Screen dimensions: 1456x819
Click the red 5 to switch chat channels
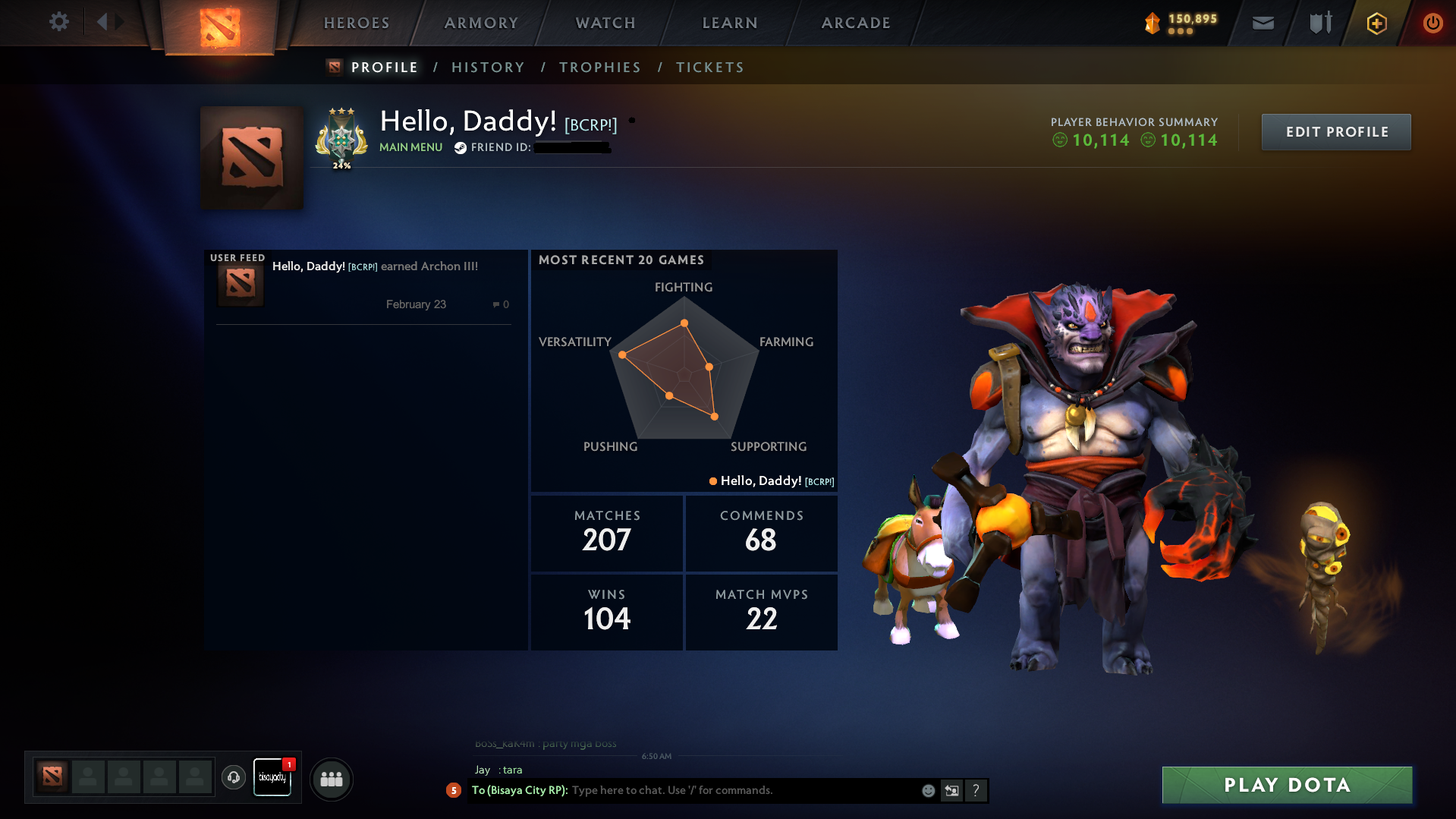tap(454, 790)
